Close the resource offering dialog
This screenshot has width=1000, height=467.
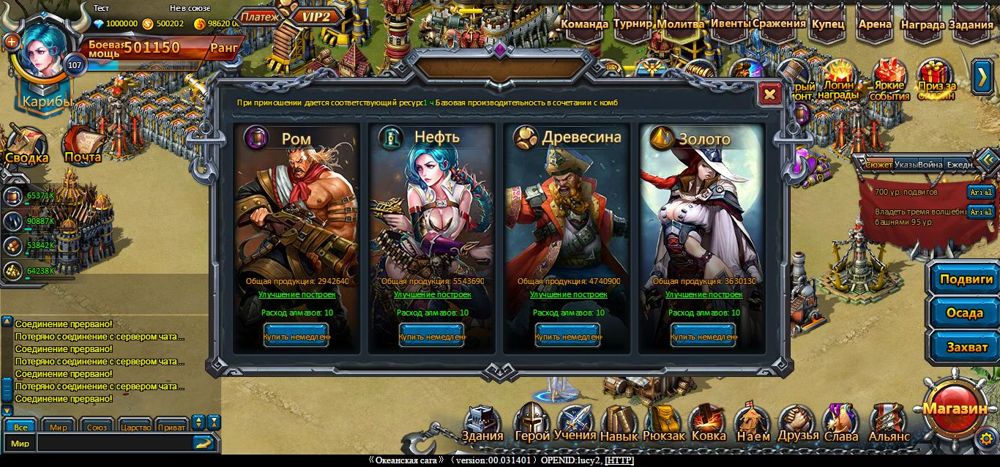[769, 94]
